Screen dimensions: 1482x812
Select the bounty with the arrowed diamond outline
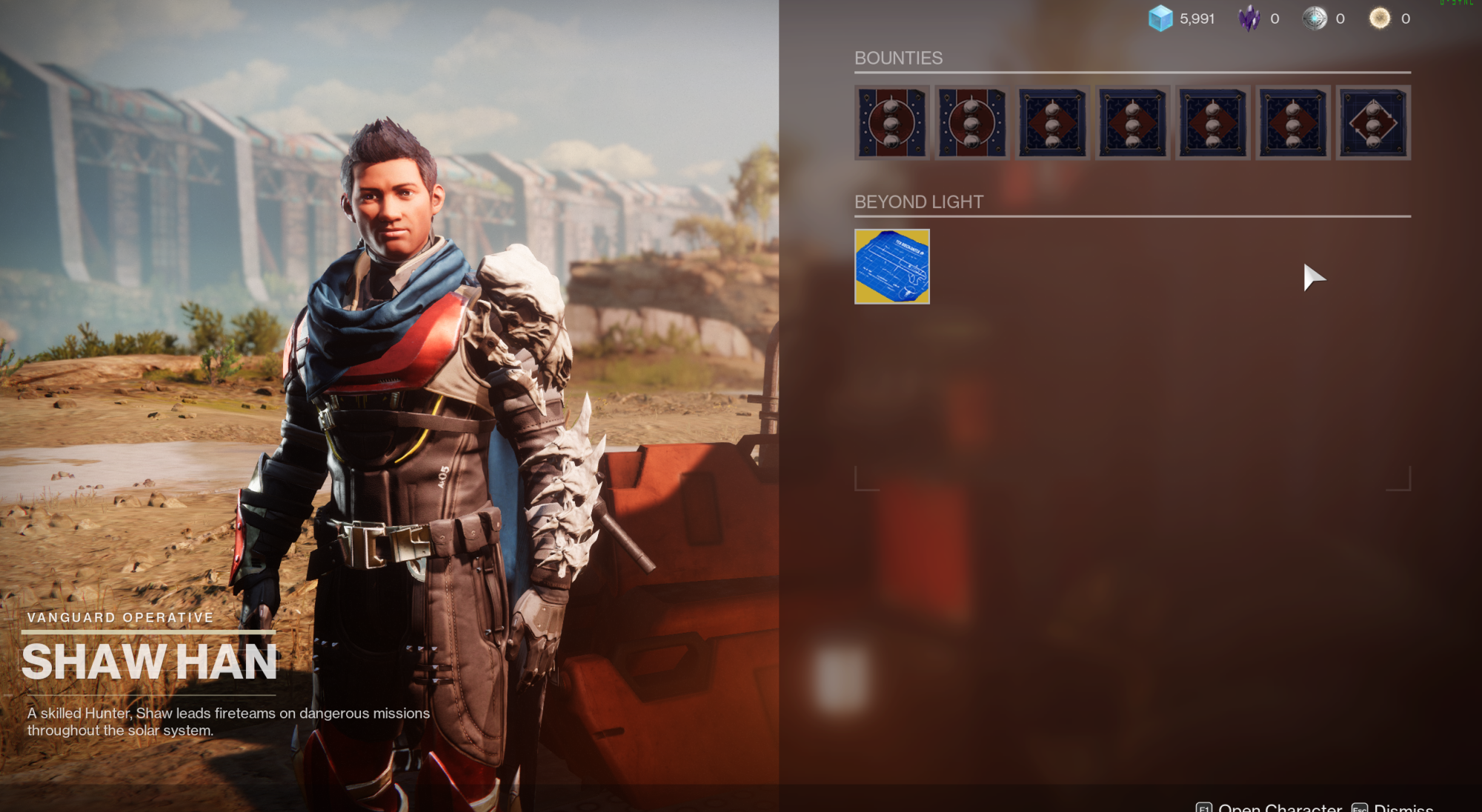click(x=1372, y=123)
